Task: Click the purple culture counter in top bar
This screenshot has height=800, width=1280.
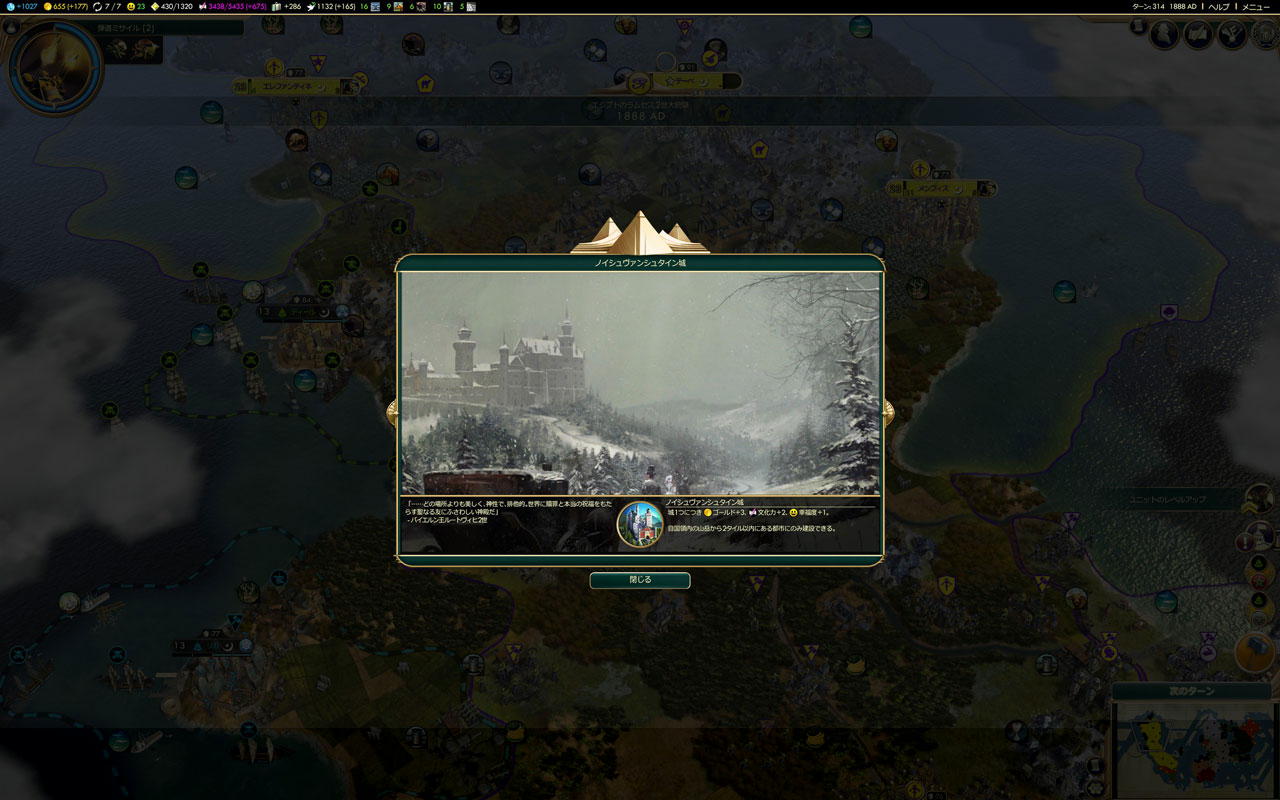Action: coord(237,7)
